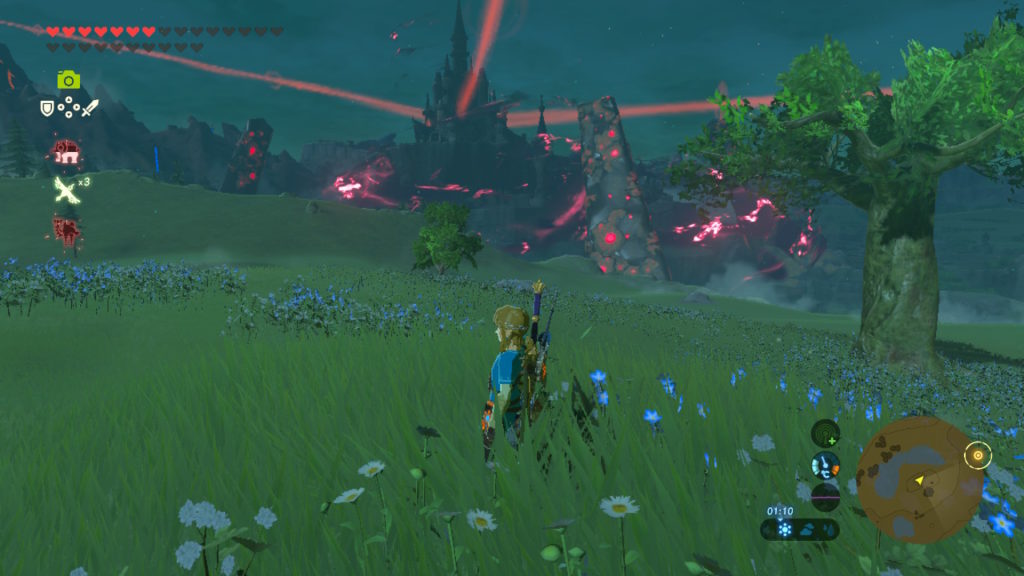Click the noise level indicator circle
This screenshot has height=576, width=1024.
tap(825, 496)
